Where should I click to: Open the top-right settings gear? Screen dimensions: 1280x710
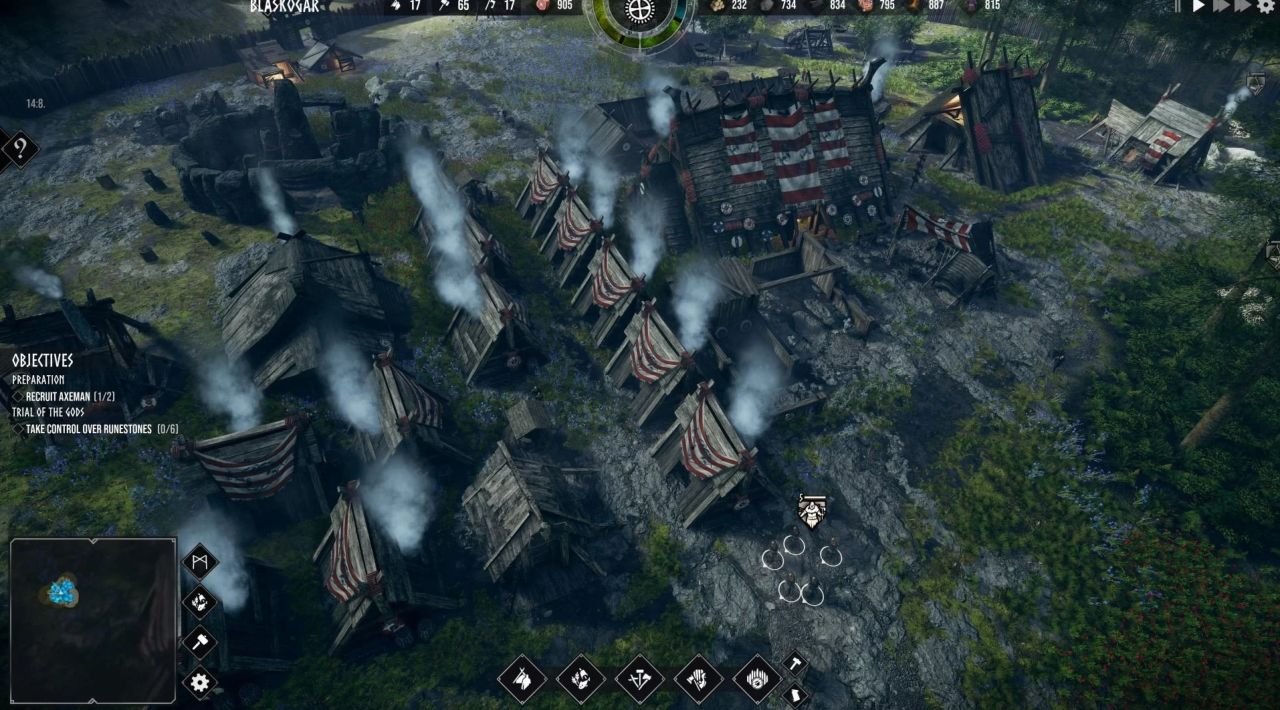(1266, 6)
